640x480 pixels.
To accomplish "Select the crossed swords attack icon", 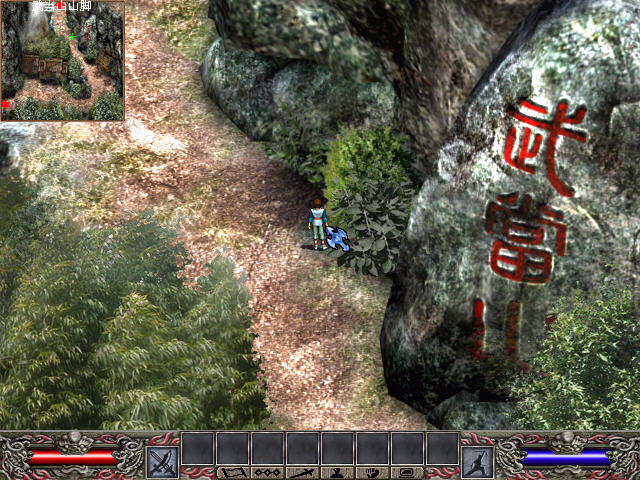I will [162, 461].
